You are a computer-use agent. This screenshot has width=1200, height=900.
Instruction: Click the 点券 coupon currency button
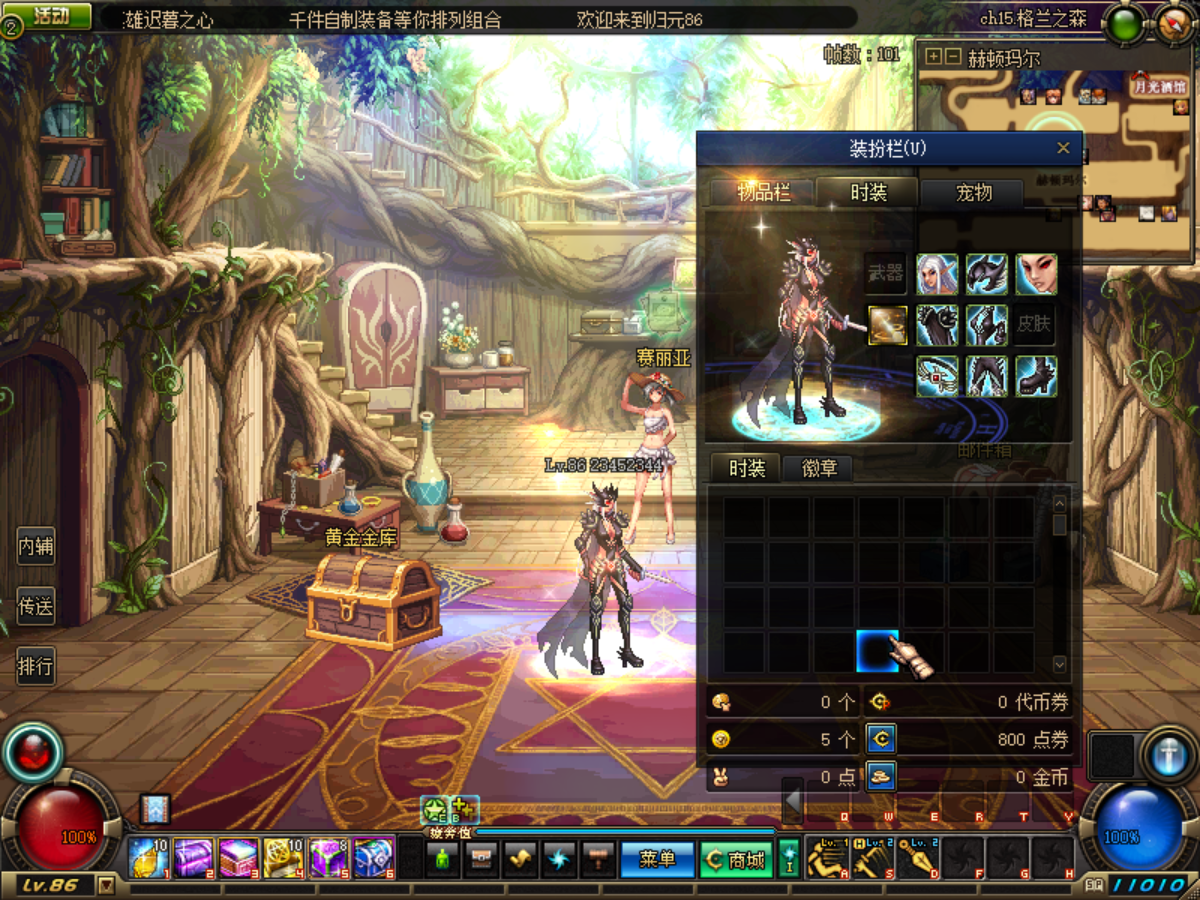pos(881,739)
